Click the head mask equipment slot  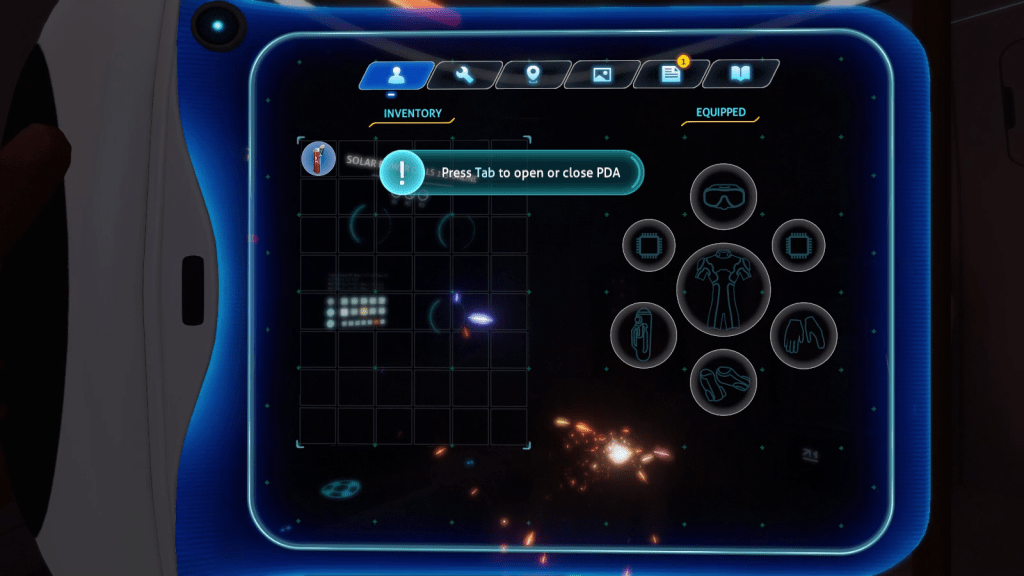723,197
